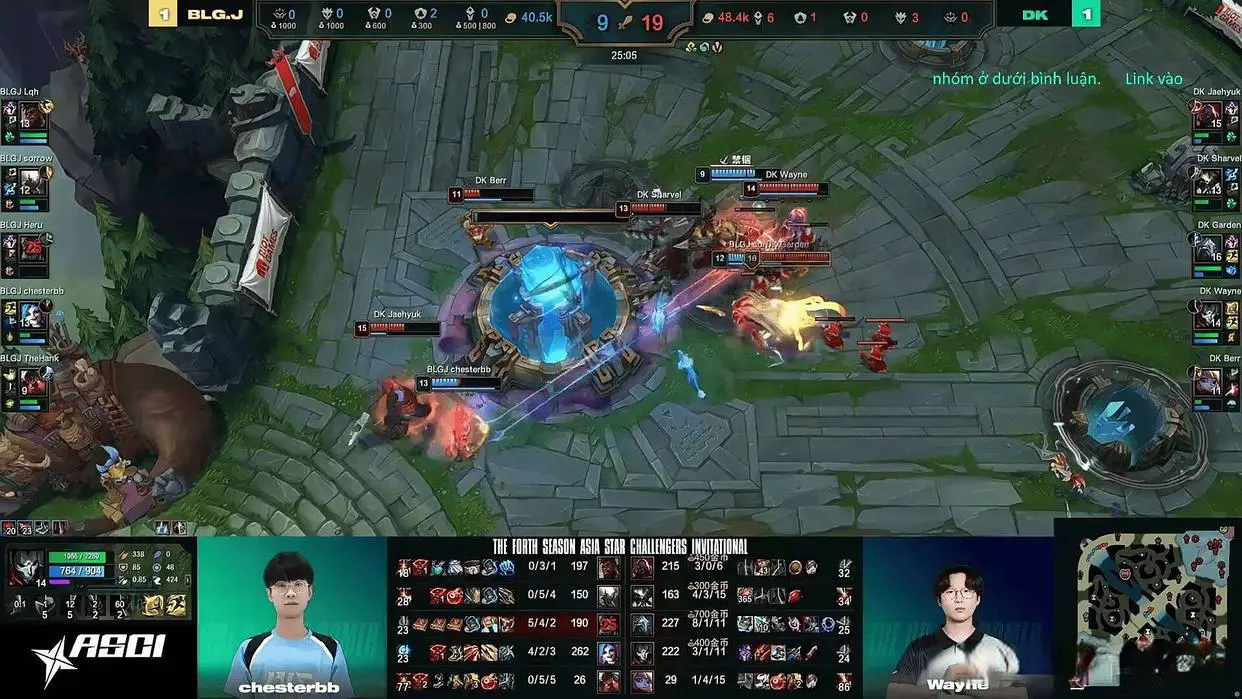Click the selected champion's portrait in the stats panel

[24, 567]
